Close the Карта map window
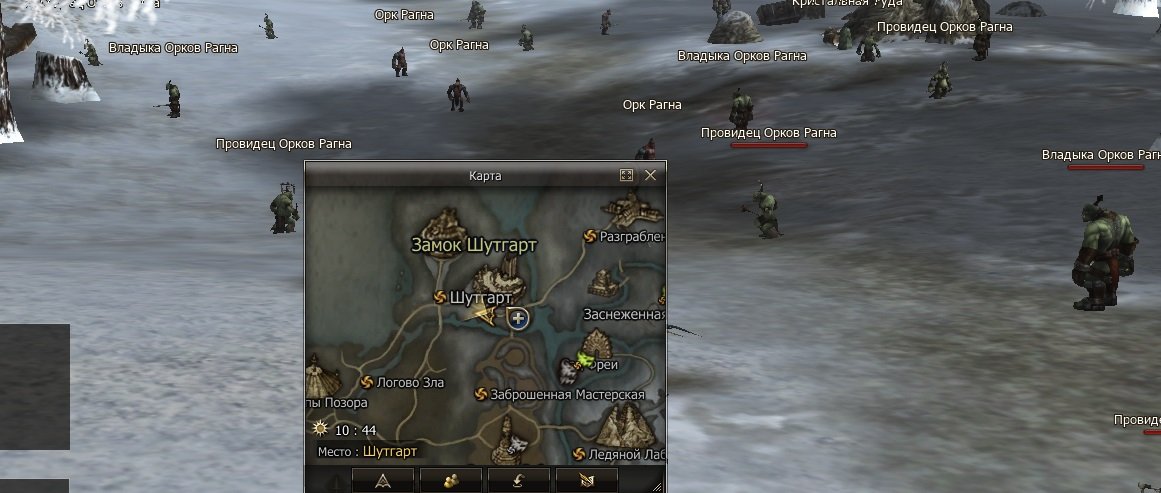Image resolution: width=1161 pixels, height=493 pixels. (651, 175)
